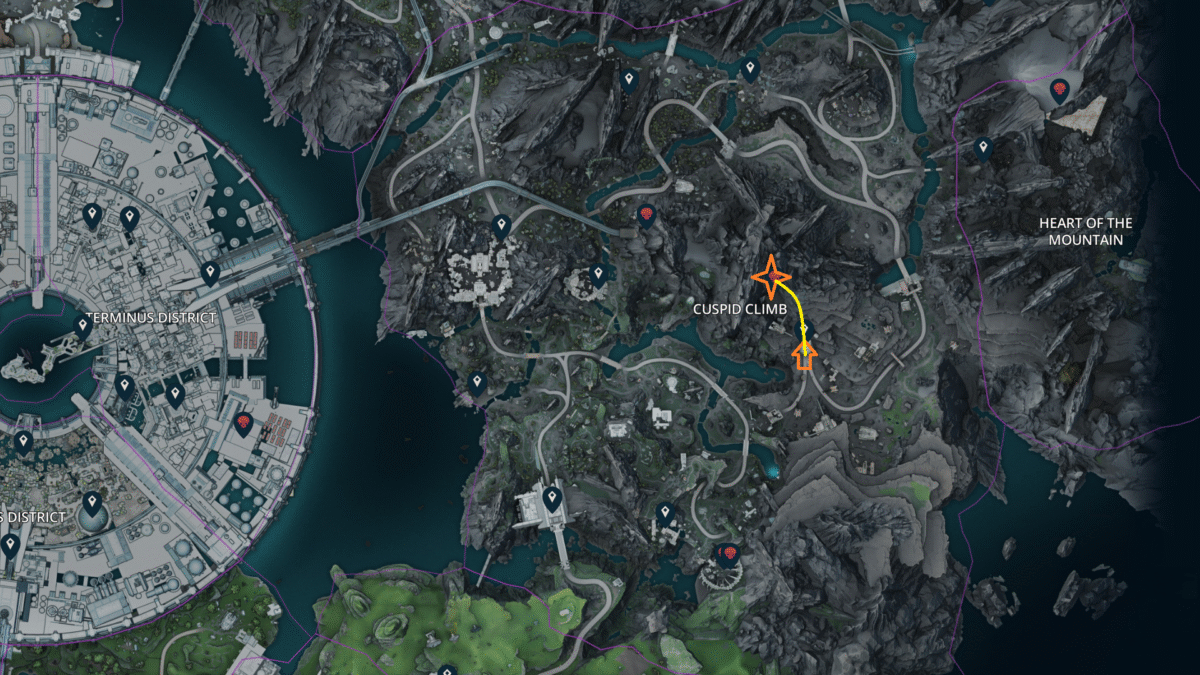The width and height of the screenshot is (1200, 675).
Task: Select the red marker in Terminus District
Action: 242,424
